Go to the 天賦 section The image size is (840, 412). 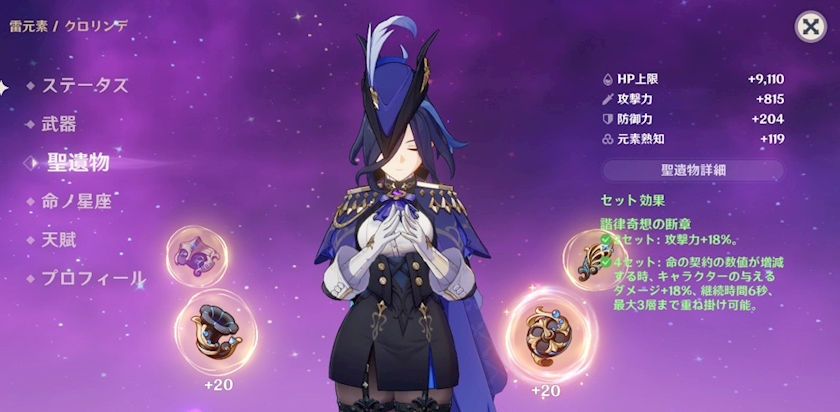60,240
